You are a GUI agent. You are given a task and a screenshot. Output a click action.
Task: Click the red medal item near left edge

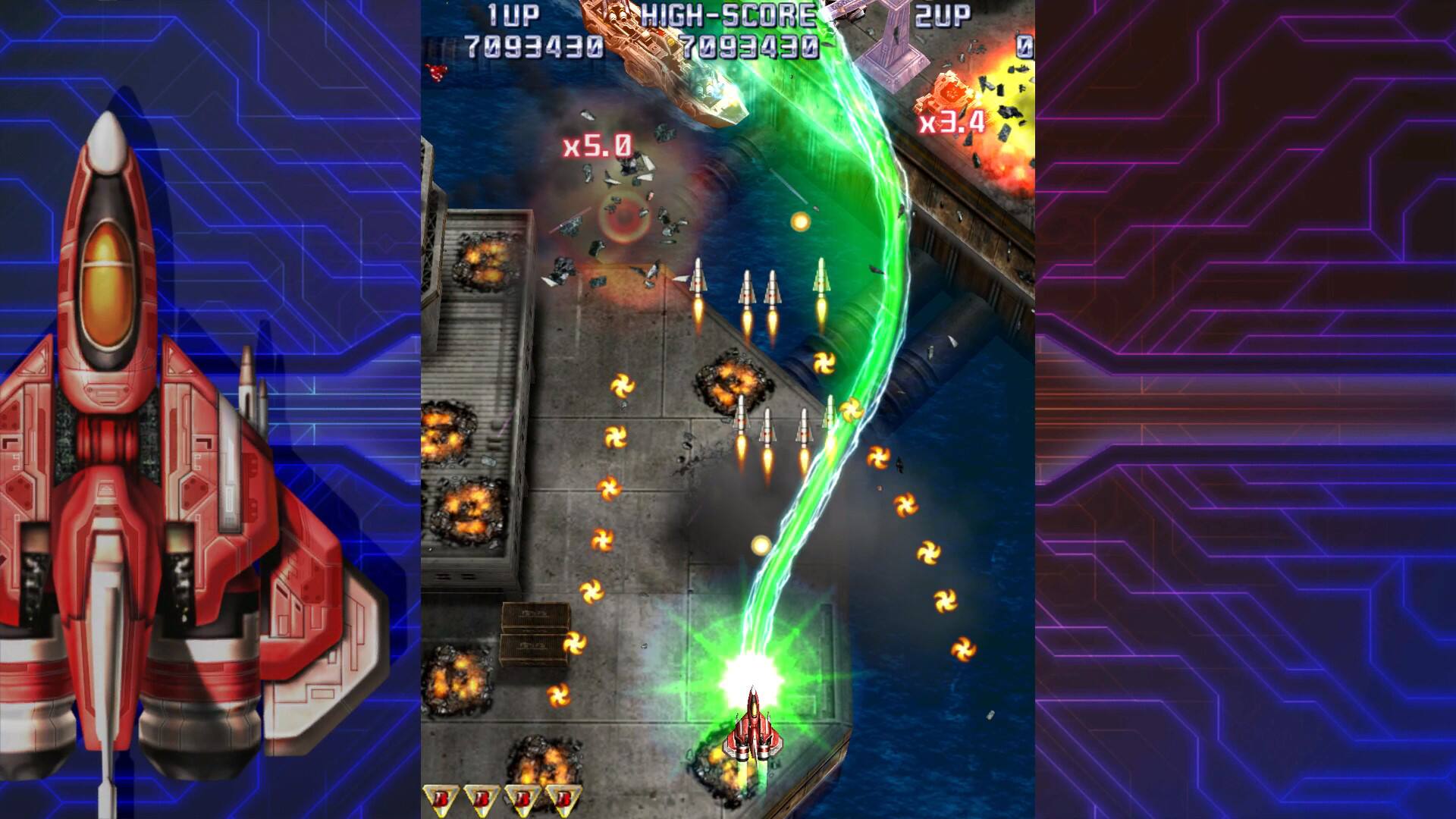click(437, 72)
